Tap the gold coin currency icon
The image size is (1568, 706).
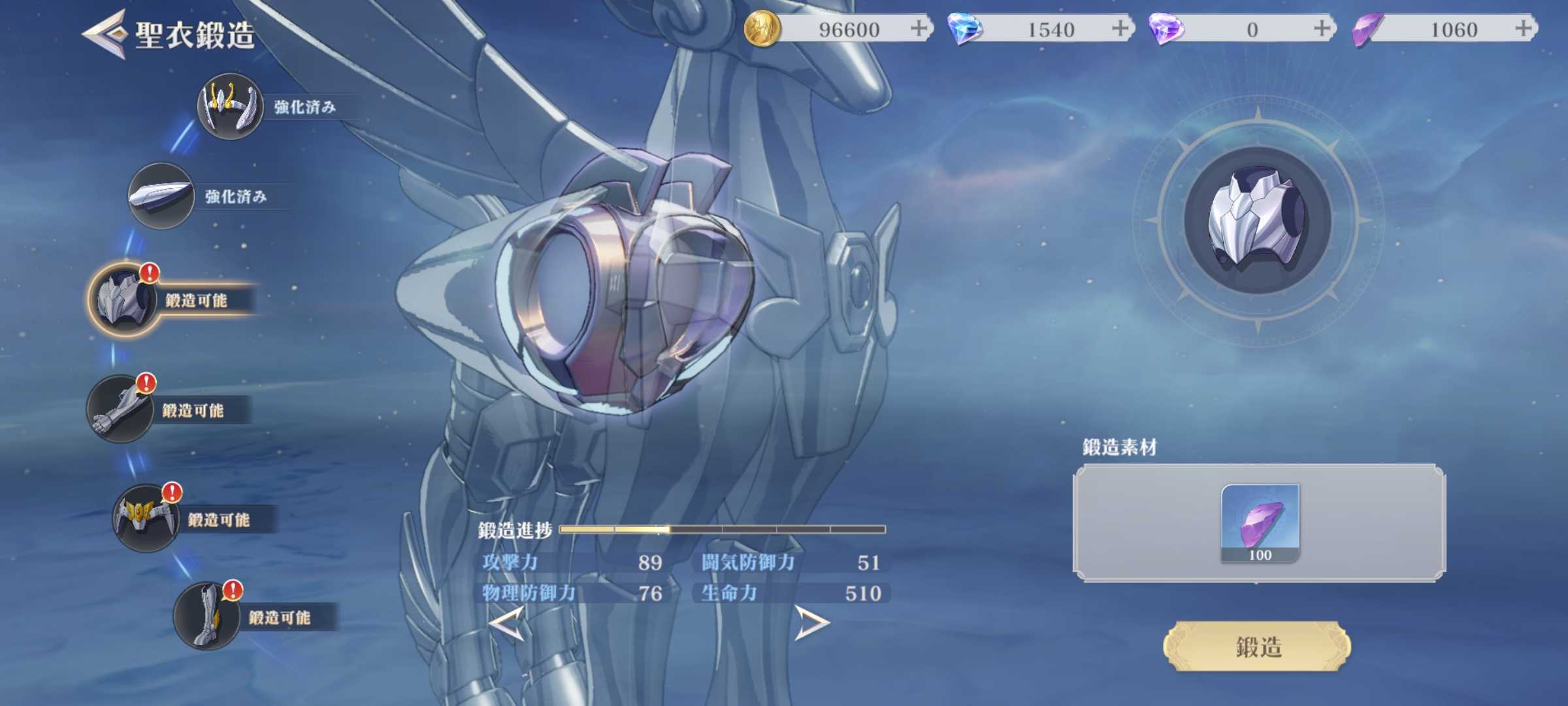(763, 28)
